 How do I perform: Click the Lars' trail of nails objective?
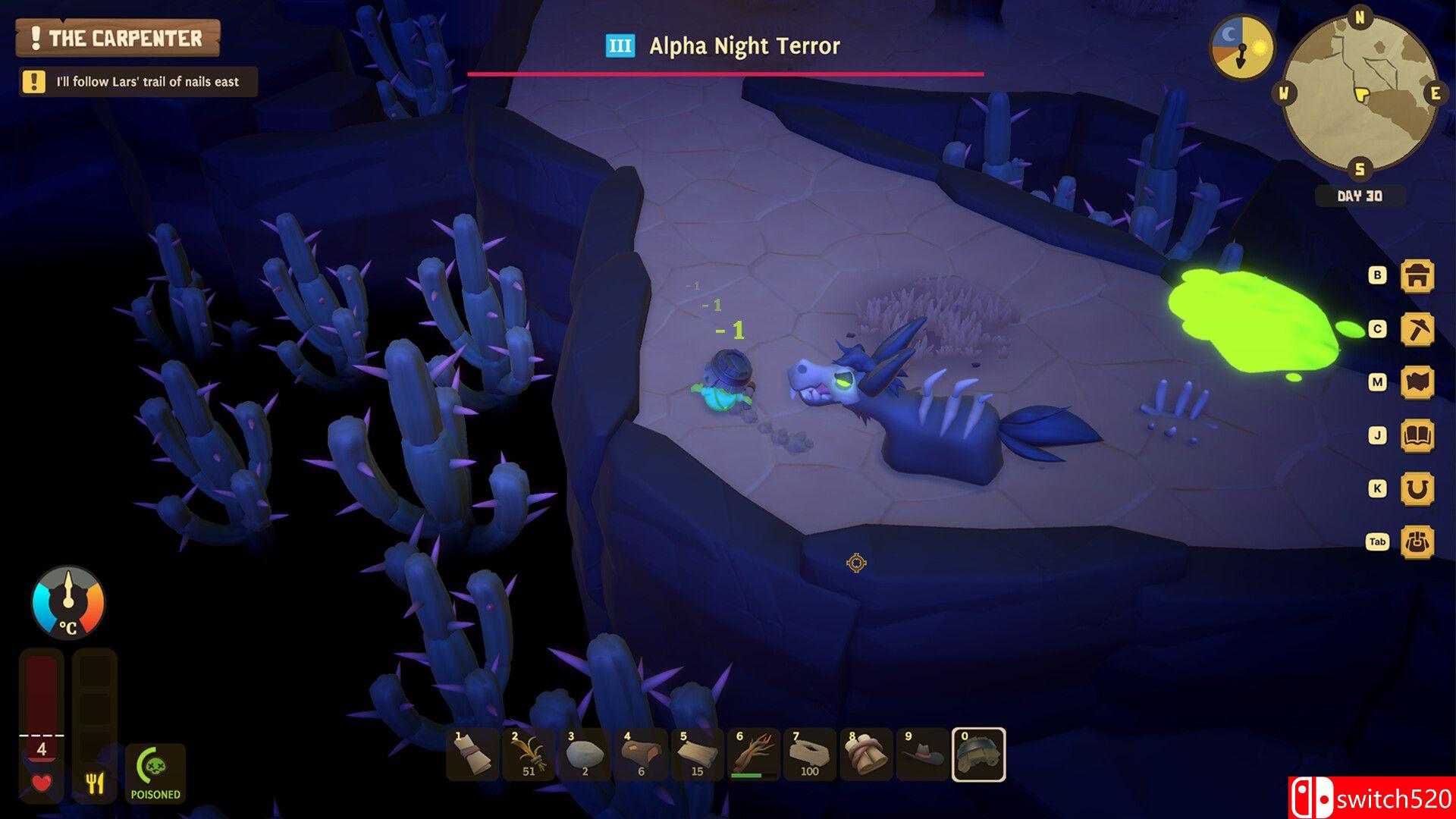138,82
